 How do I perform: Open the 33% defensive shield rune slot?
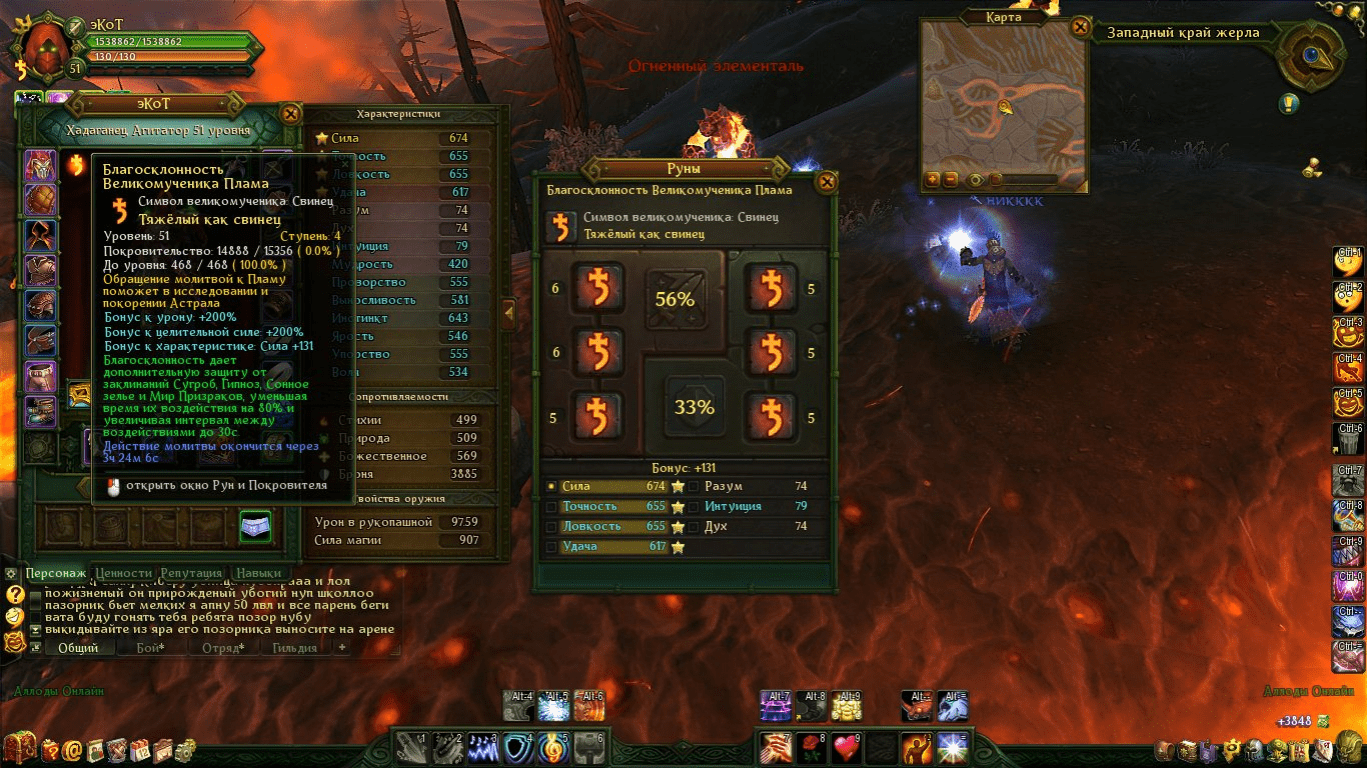pyautogui.click(x=693, y=406)
